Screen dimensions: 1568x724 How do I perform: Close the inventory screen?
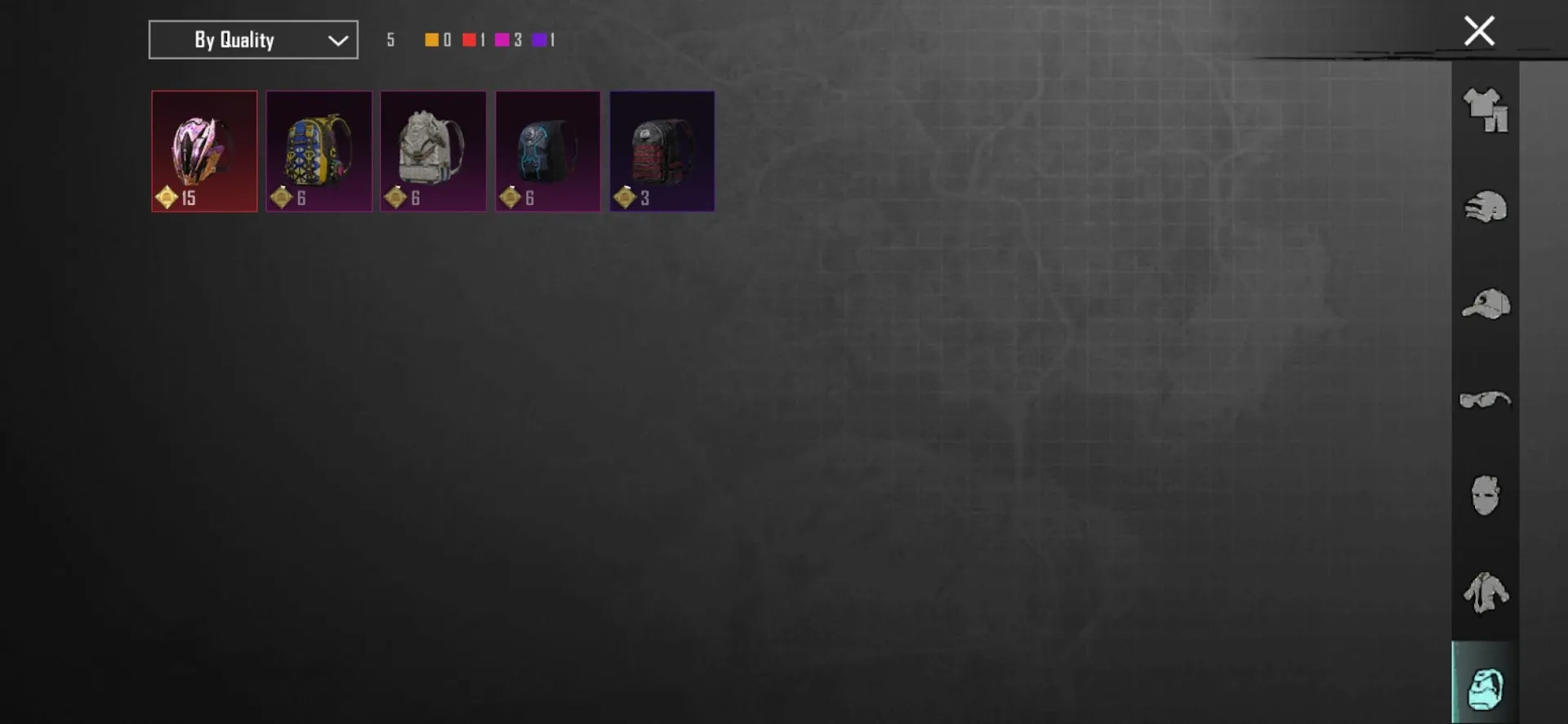(x=1478, y=30)
